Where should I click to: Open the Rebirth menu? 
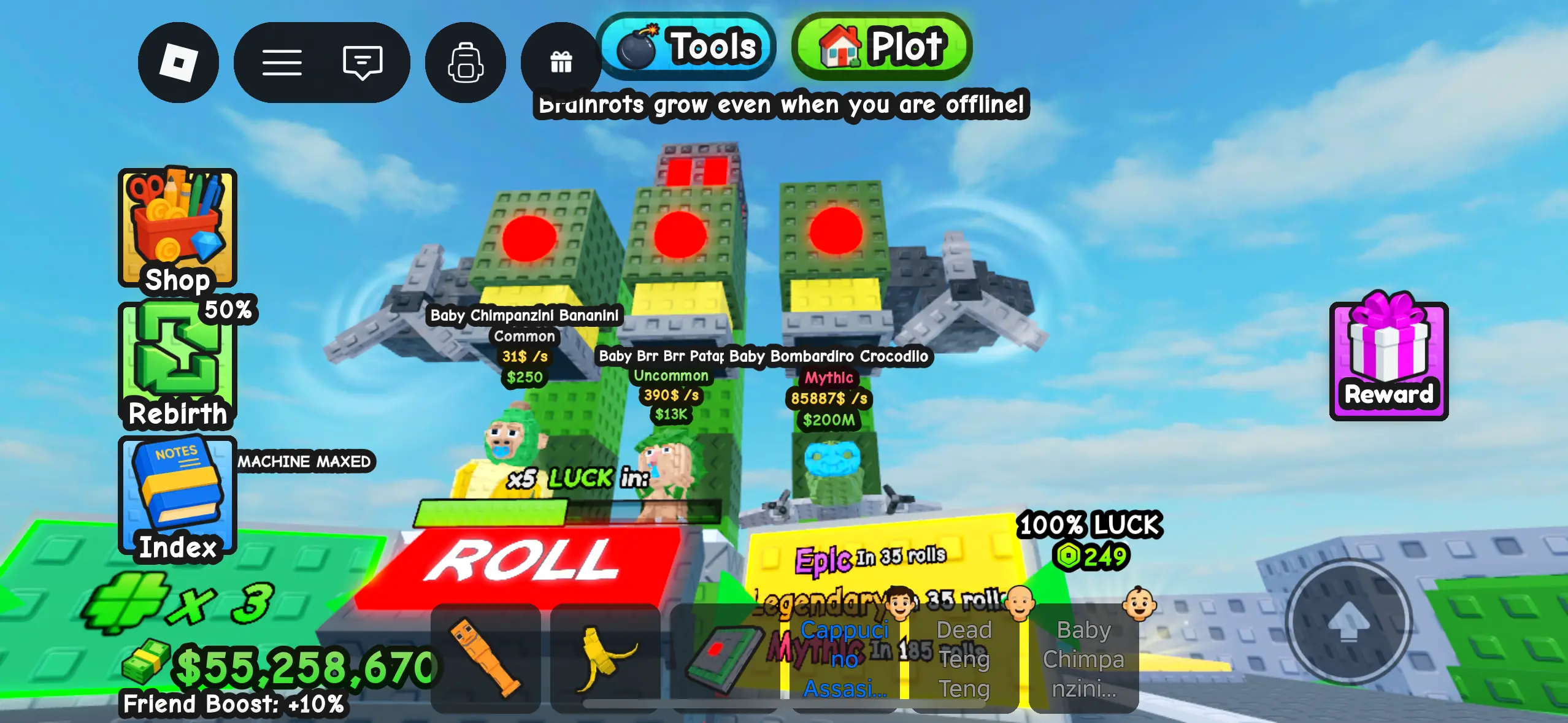(x=178, y=362)
